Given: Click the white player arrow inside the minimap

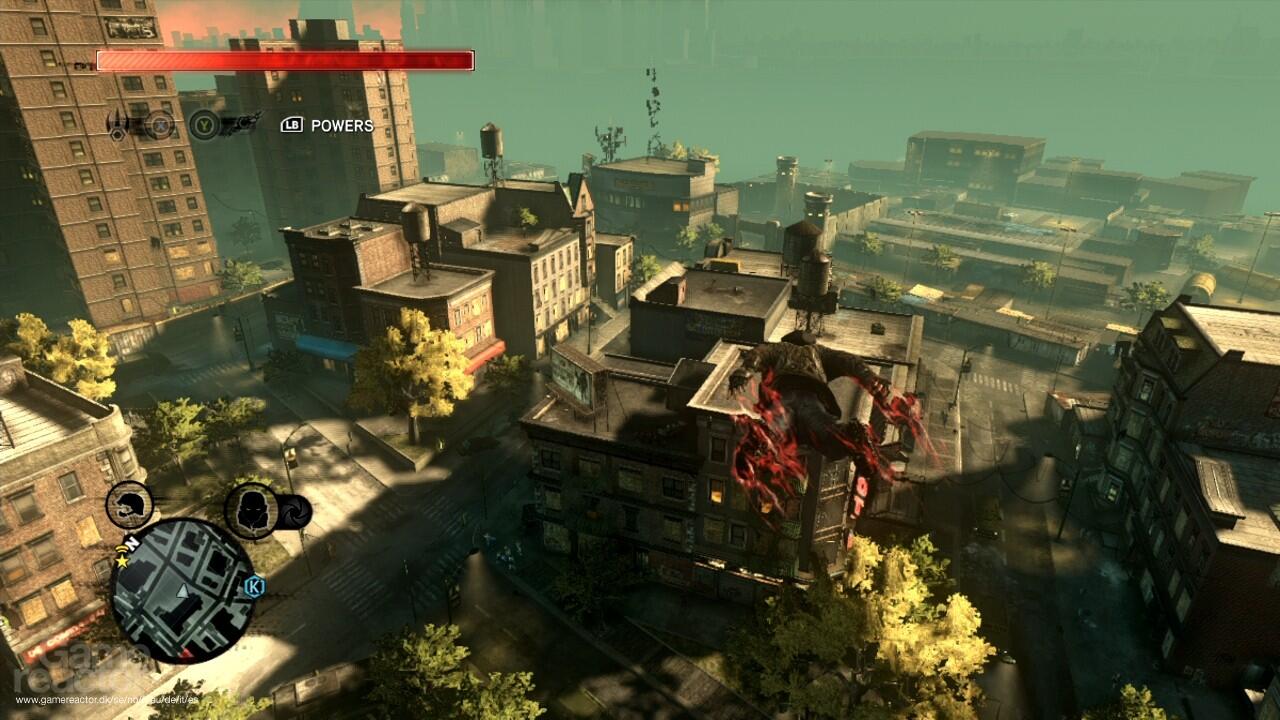Looking at the screenshot, I should click(x=183, y=592).
